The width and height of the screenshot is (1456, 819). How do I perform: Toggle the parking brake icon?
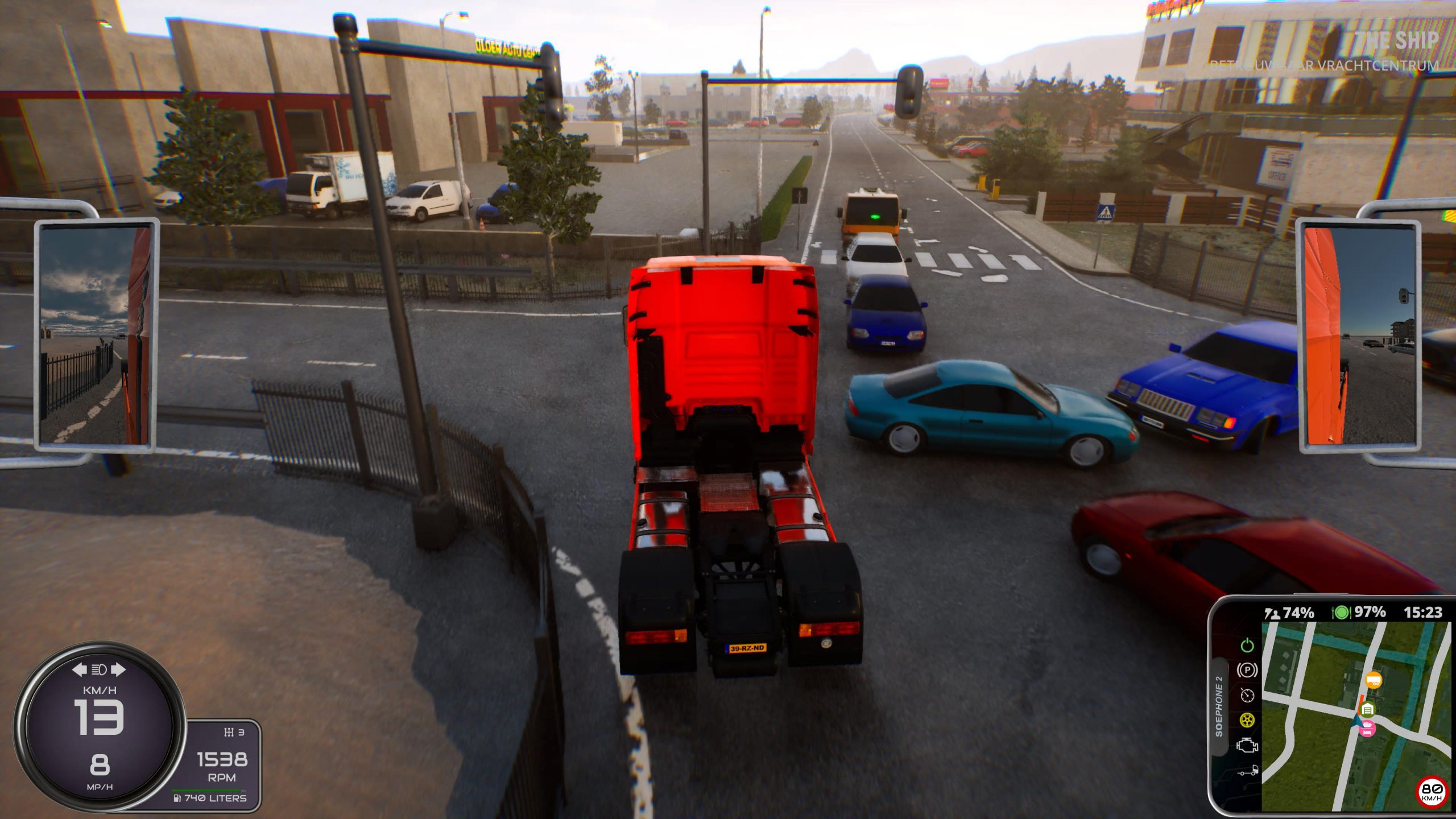click(x=1247, y=670)
